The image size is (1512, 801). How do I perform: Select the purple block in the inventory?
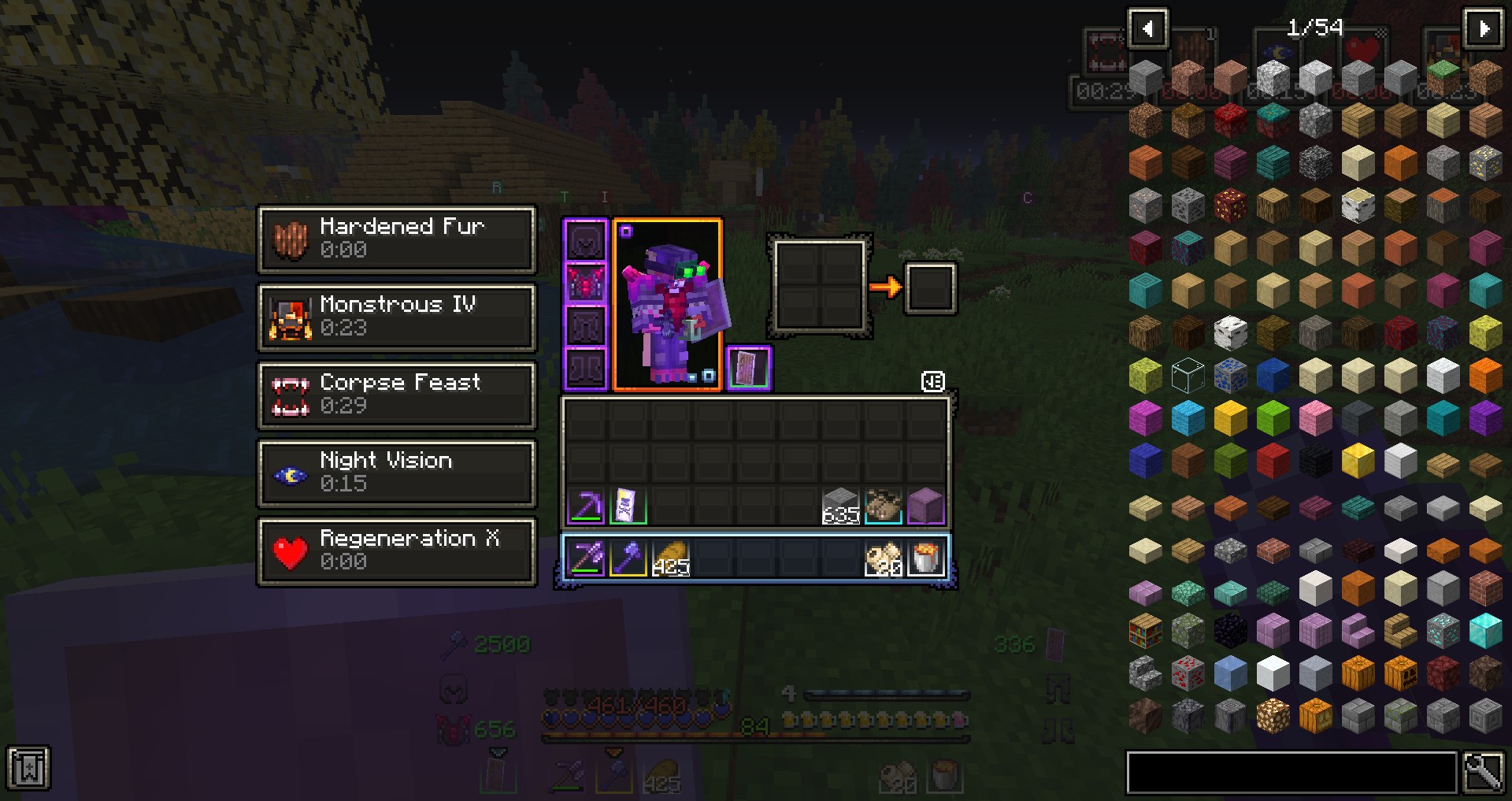click(925, 506)
